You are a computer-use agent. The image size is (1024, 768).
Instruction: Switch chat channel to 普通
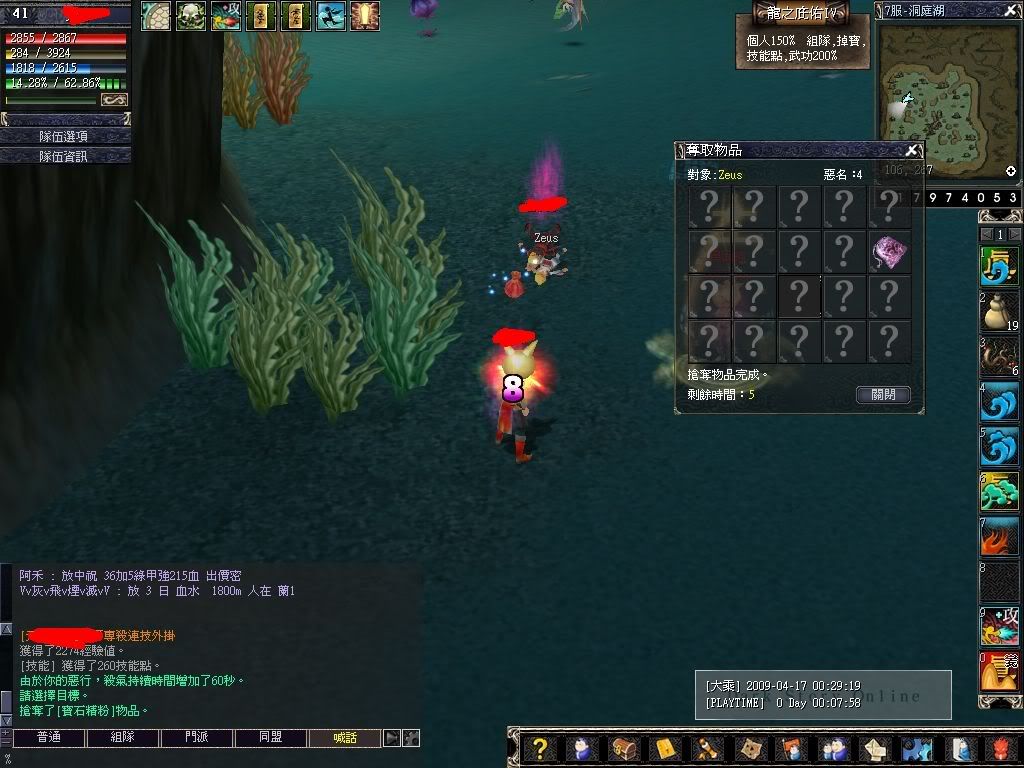48,738
